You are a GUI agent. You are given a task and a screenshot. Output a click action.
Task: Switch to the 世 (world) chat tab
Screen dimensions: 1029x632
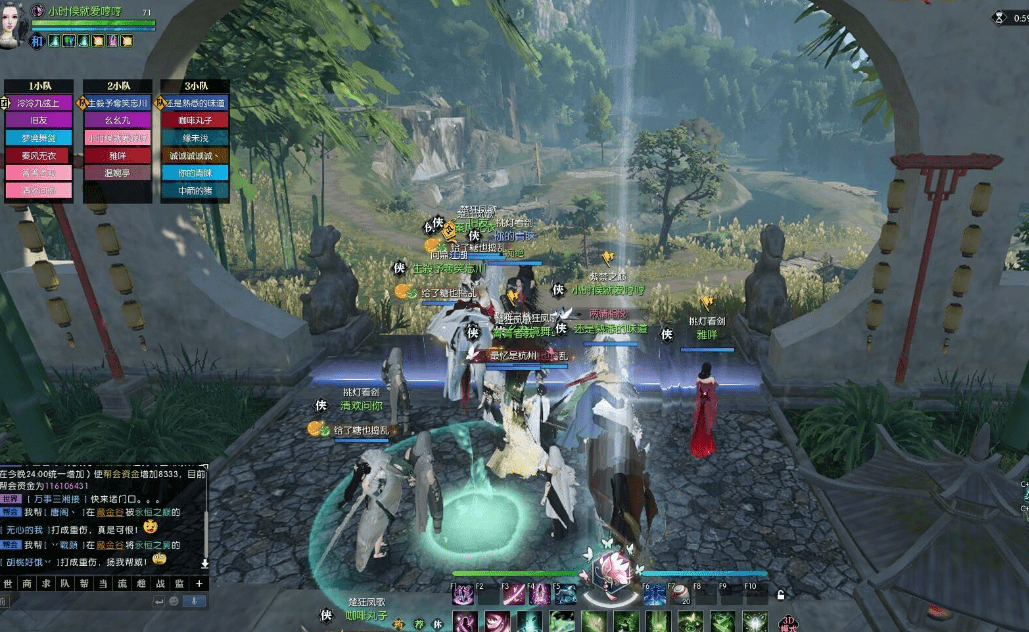[x=8, y=583]
